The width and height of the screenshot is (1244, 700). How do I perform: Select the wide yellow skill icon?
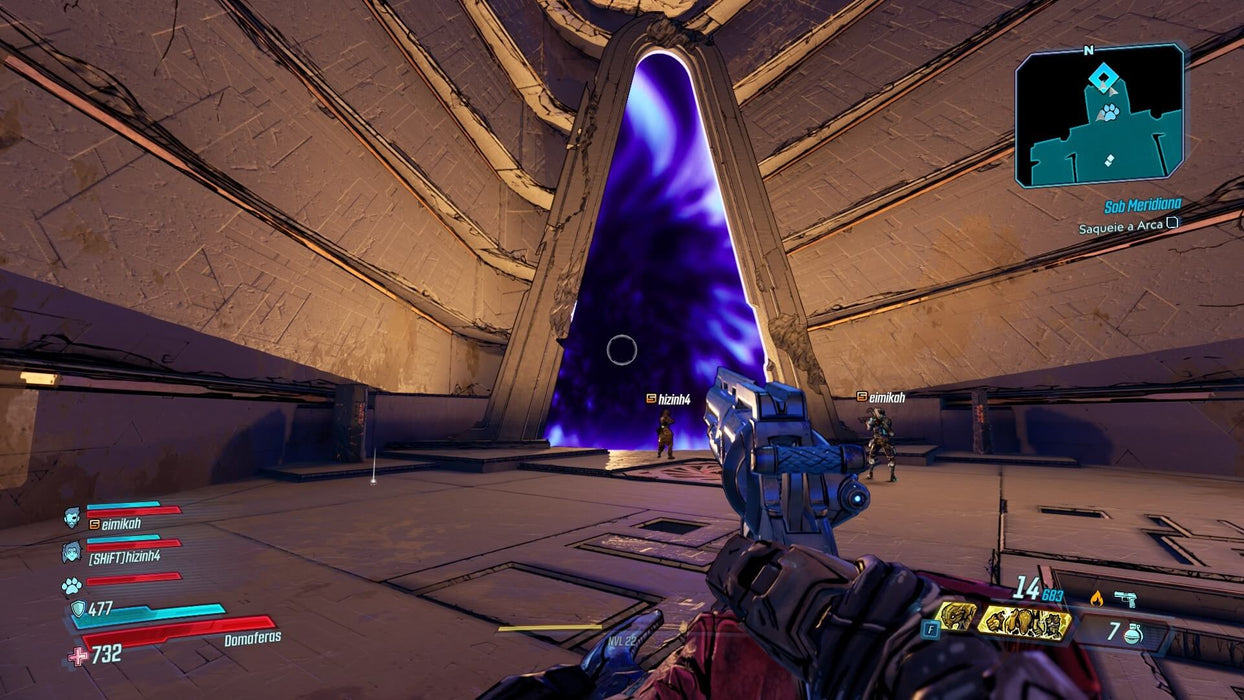[1024, 623]
